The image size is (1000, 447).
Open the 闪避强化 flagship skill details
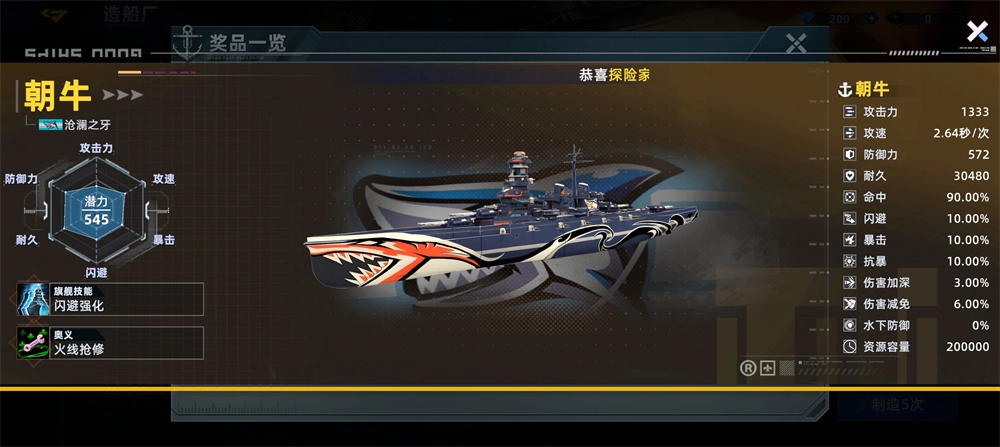pos(110,299)
